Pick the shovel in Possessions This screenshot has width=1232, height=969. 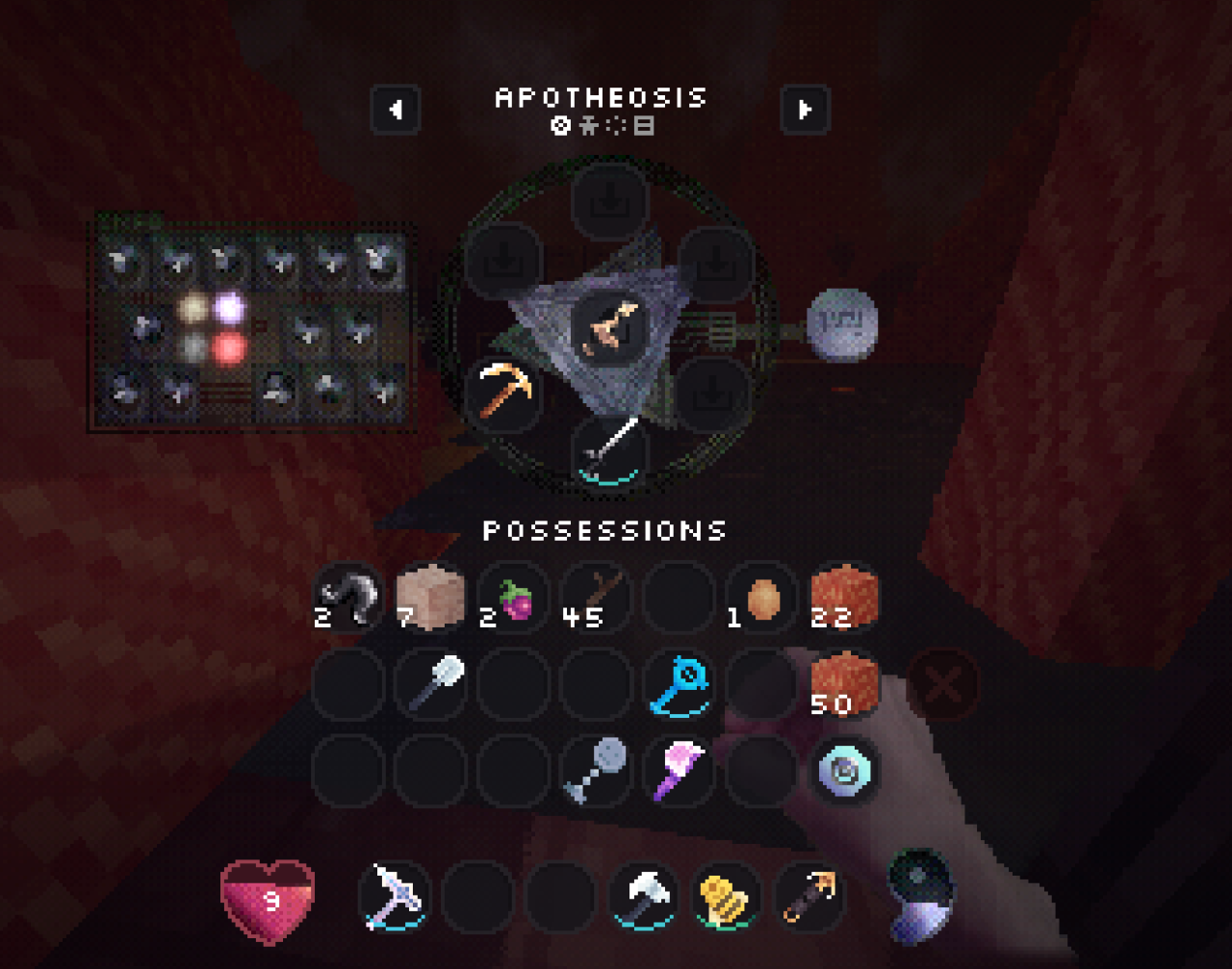(x=432, y=683)
